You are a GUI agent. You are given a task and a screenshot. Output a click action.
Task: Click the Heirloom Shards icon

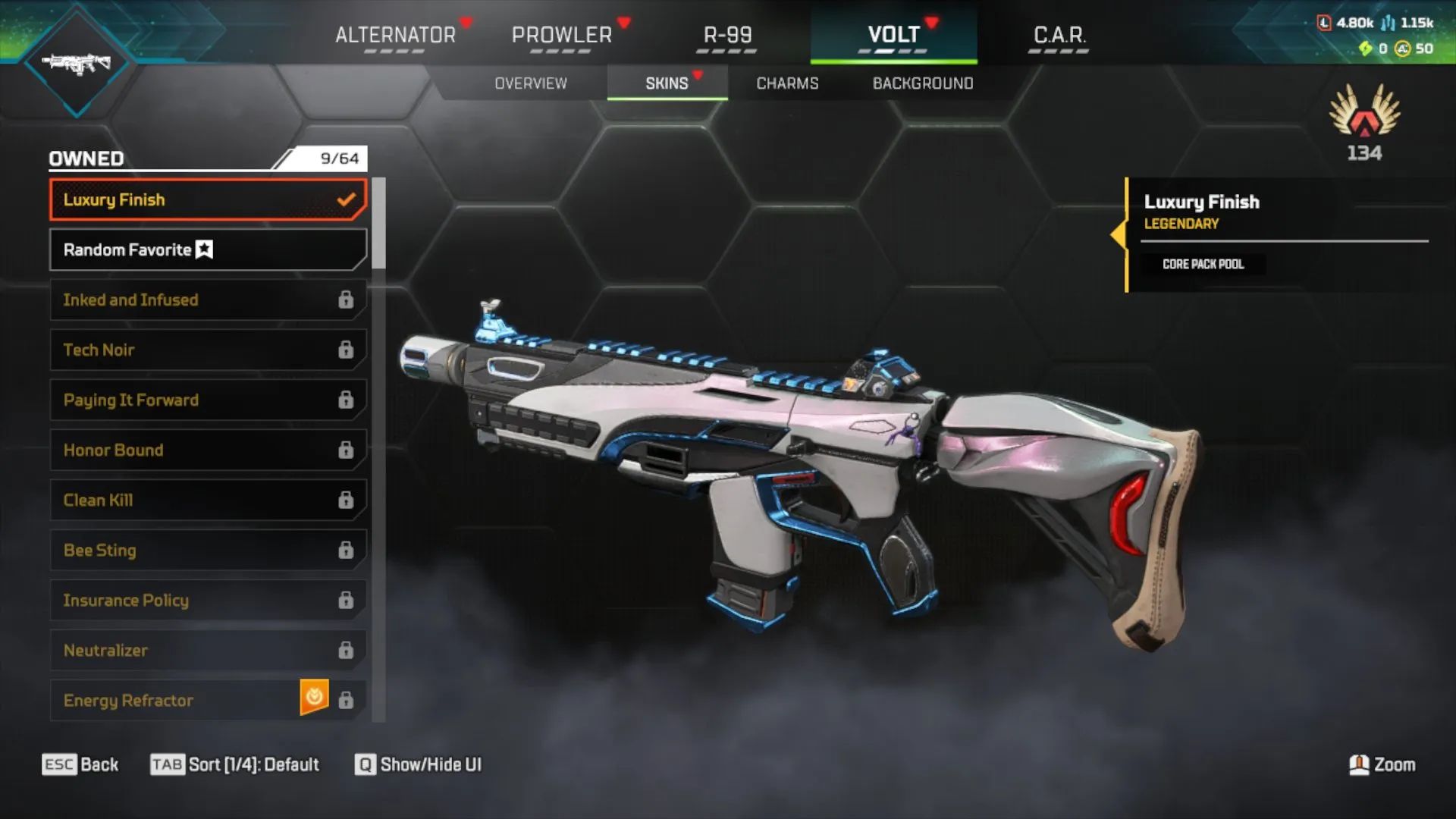pyautogui.click(x=1365, y=49)
